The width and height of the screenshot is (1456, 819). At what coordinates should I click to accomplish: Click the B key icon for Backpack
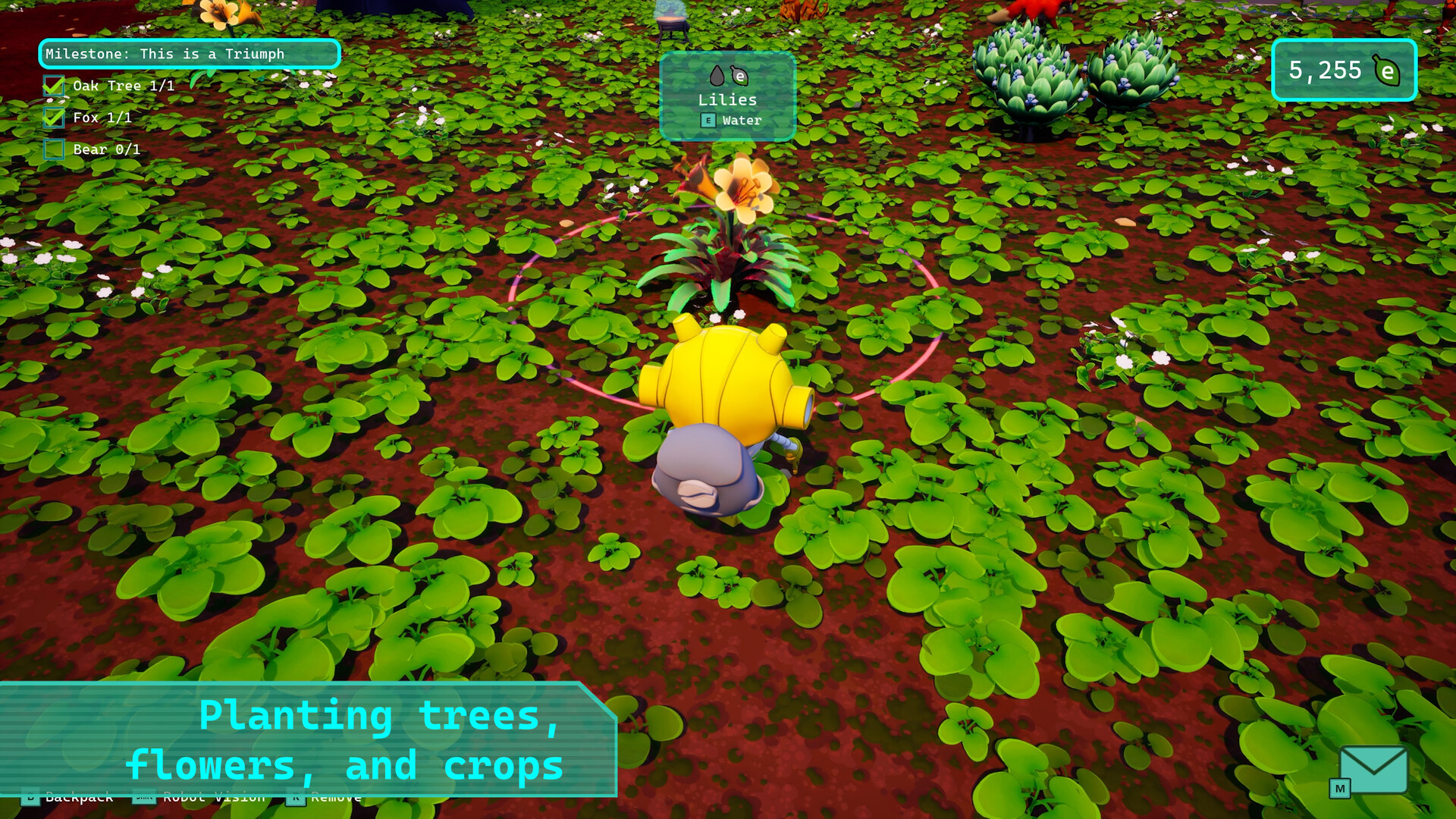pyautogui.click(x=30, y=797)
